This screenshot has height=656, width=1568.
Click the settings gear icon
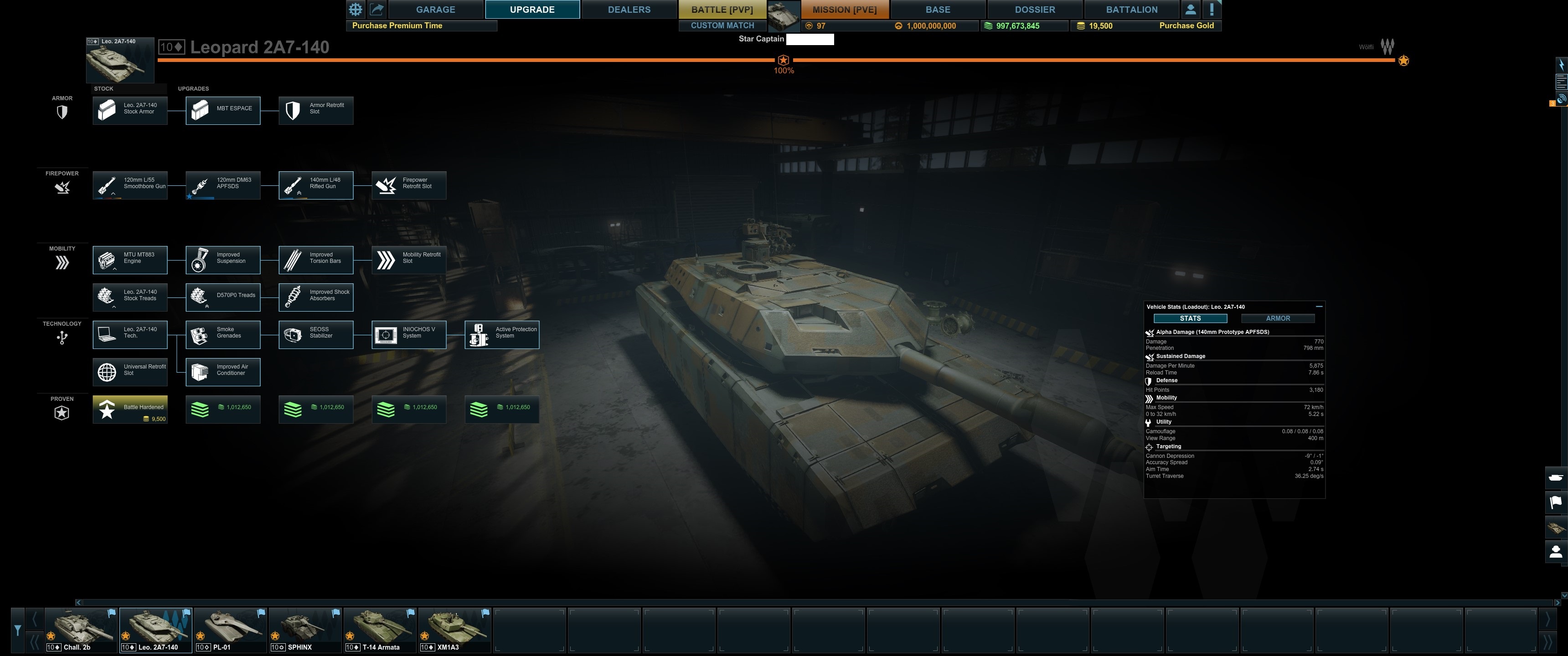pos(356,9)
